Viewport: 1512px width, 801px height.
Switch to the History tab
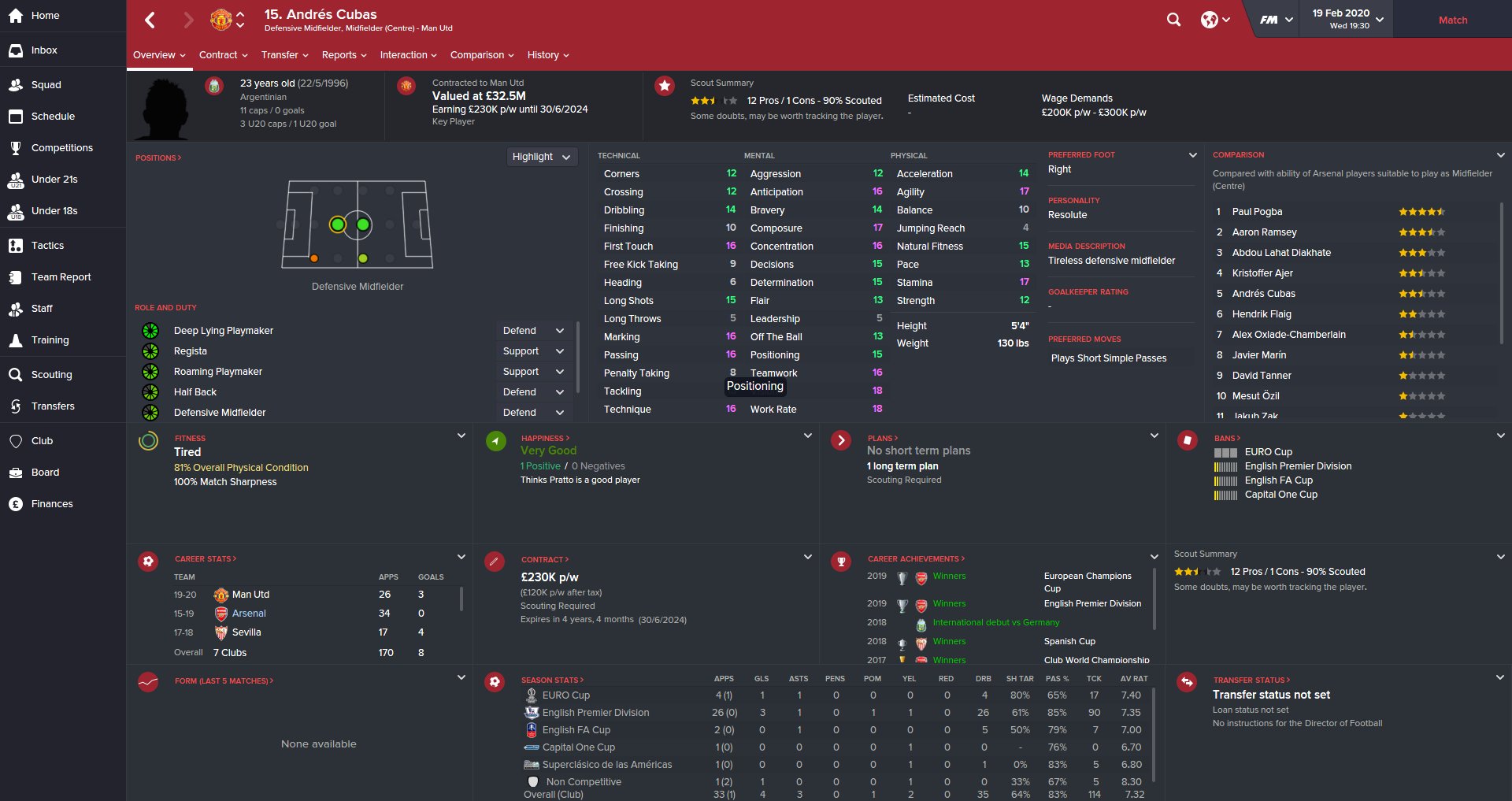547,55
